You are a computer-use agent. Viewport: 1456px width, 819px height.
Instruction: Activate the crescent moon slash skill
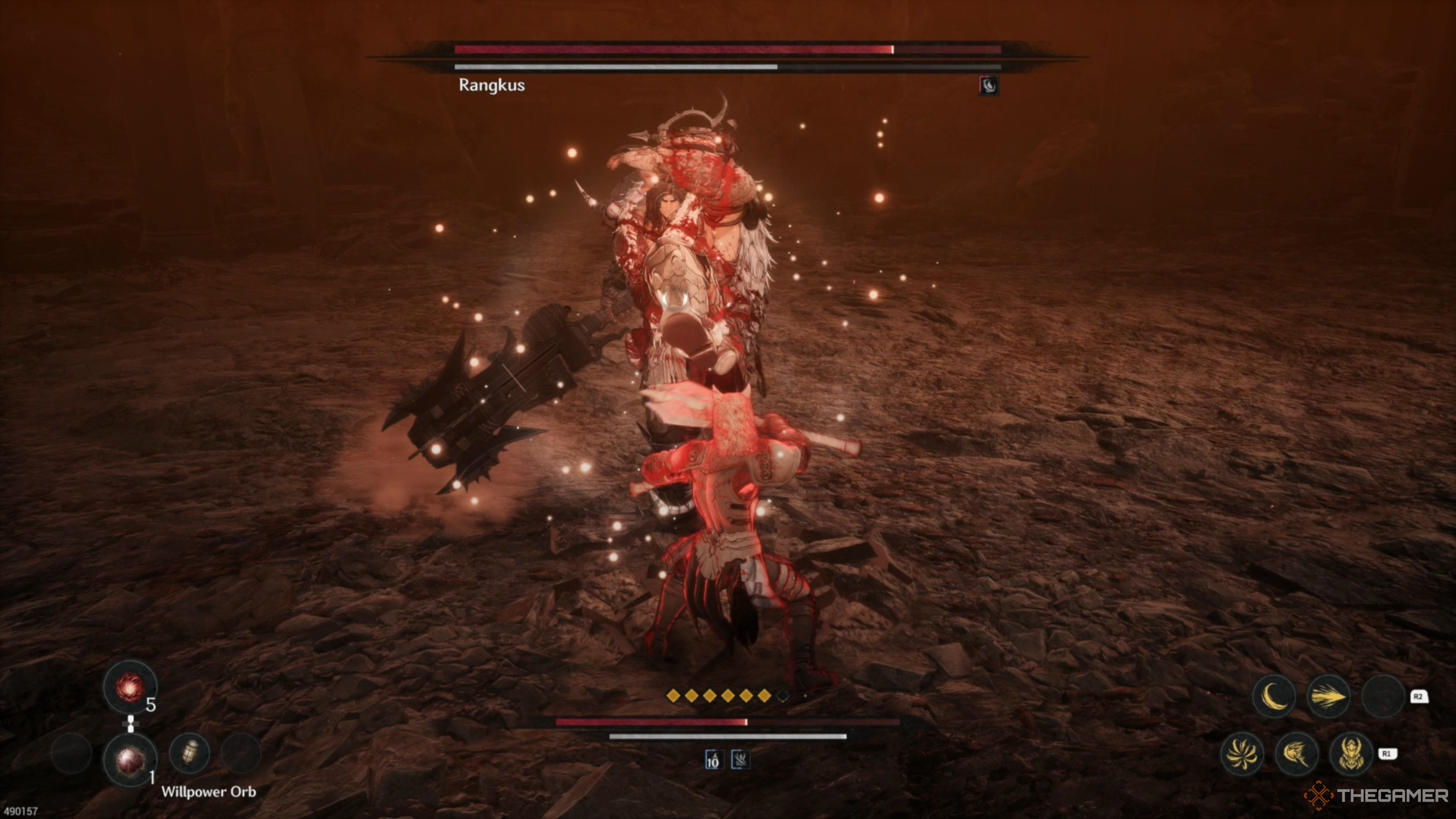pyautogui.click(x=1274, y=697)
